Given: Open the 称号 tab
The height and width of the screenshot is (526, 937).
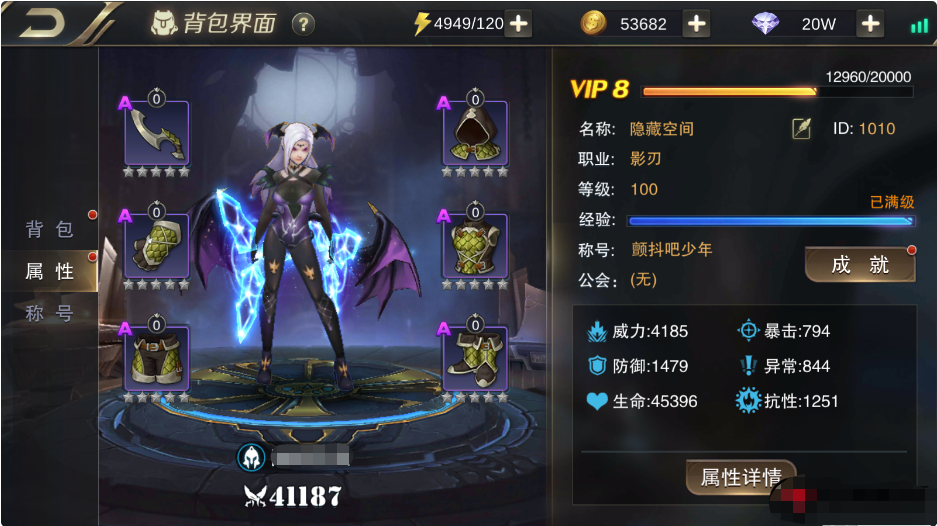Looking at the screenshot, I should [50, 313].
